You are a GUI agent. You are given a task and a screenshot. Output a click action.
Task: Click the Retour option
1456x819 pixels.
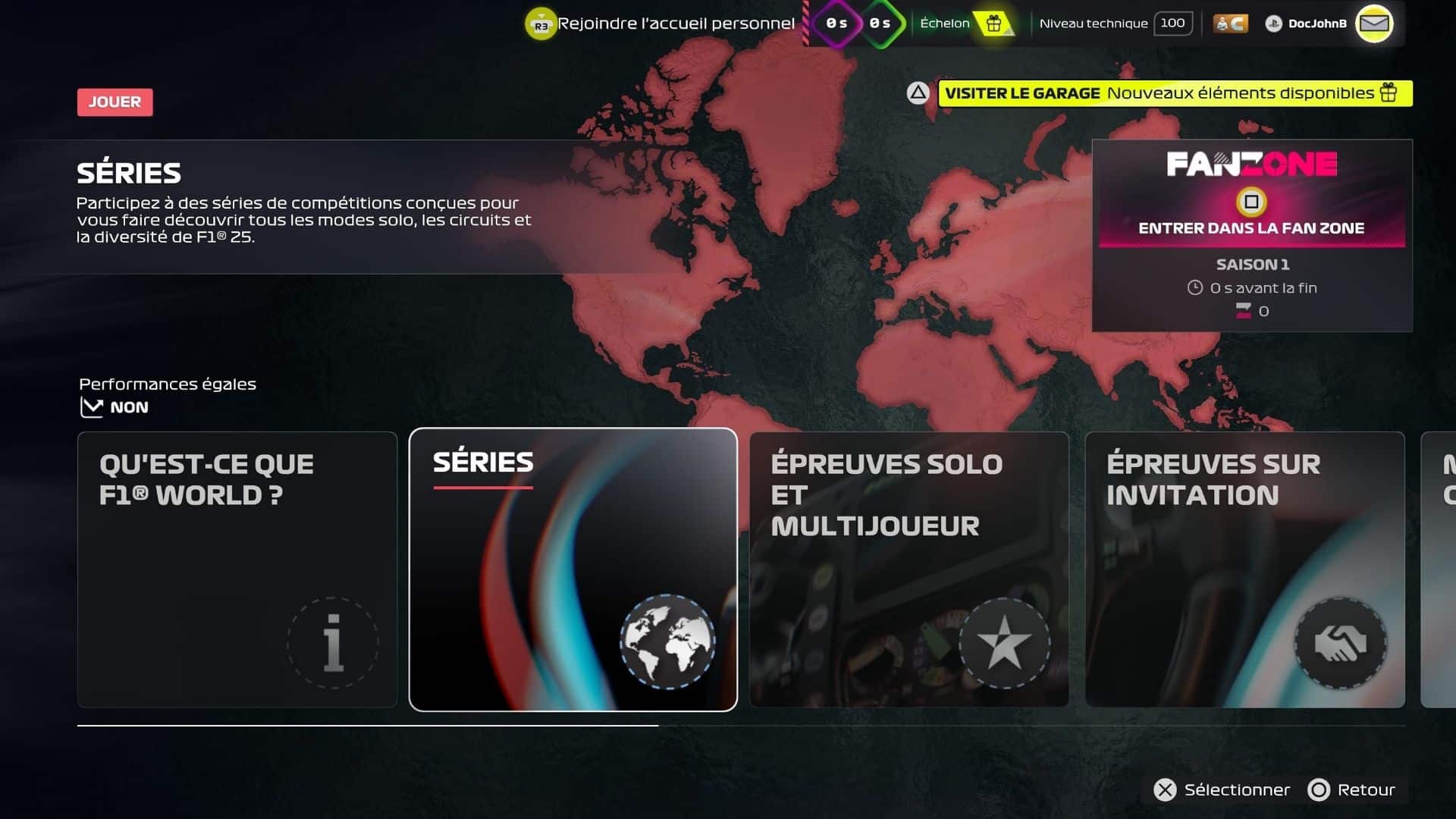(1352, 789)
